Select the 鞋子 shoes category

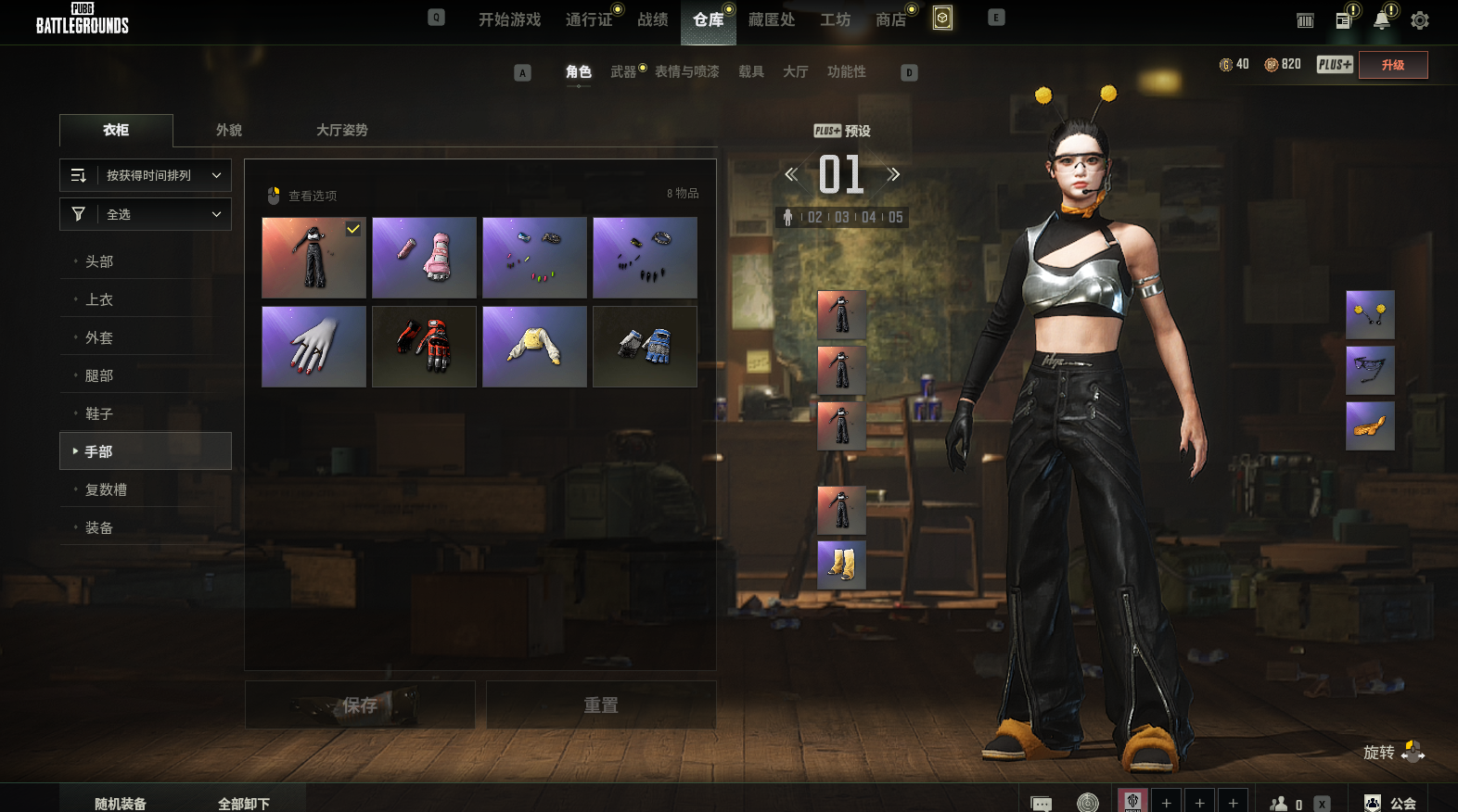click(99, 413)
